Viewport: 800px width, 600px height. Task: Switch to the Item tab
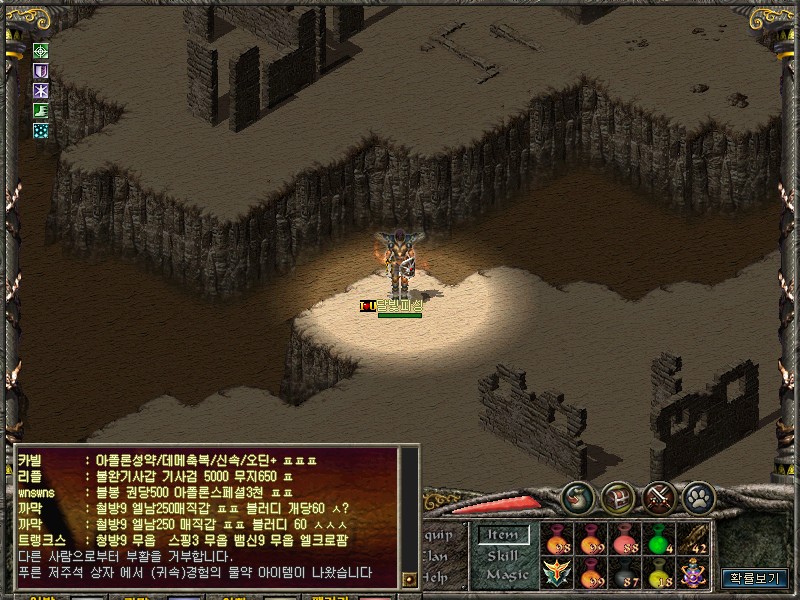(503, 535)
